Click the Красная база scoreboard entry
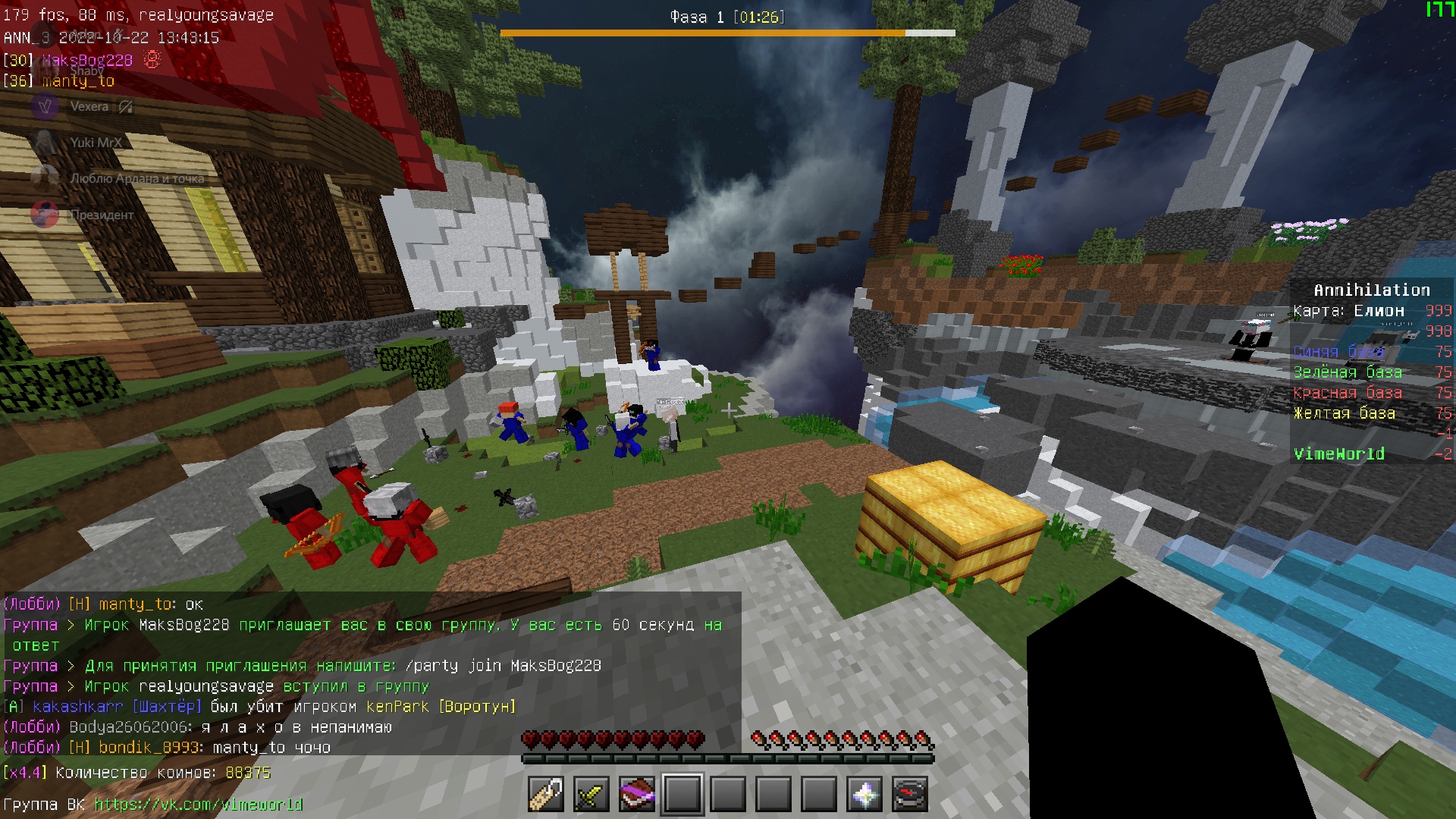Viewport: 1456px width, 819px height. [x=1347, y=393]
